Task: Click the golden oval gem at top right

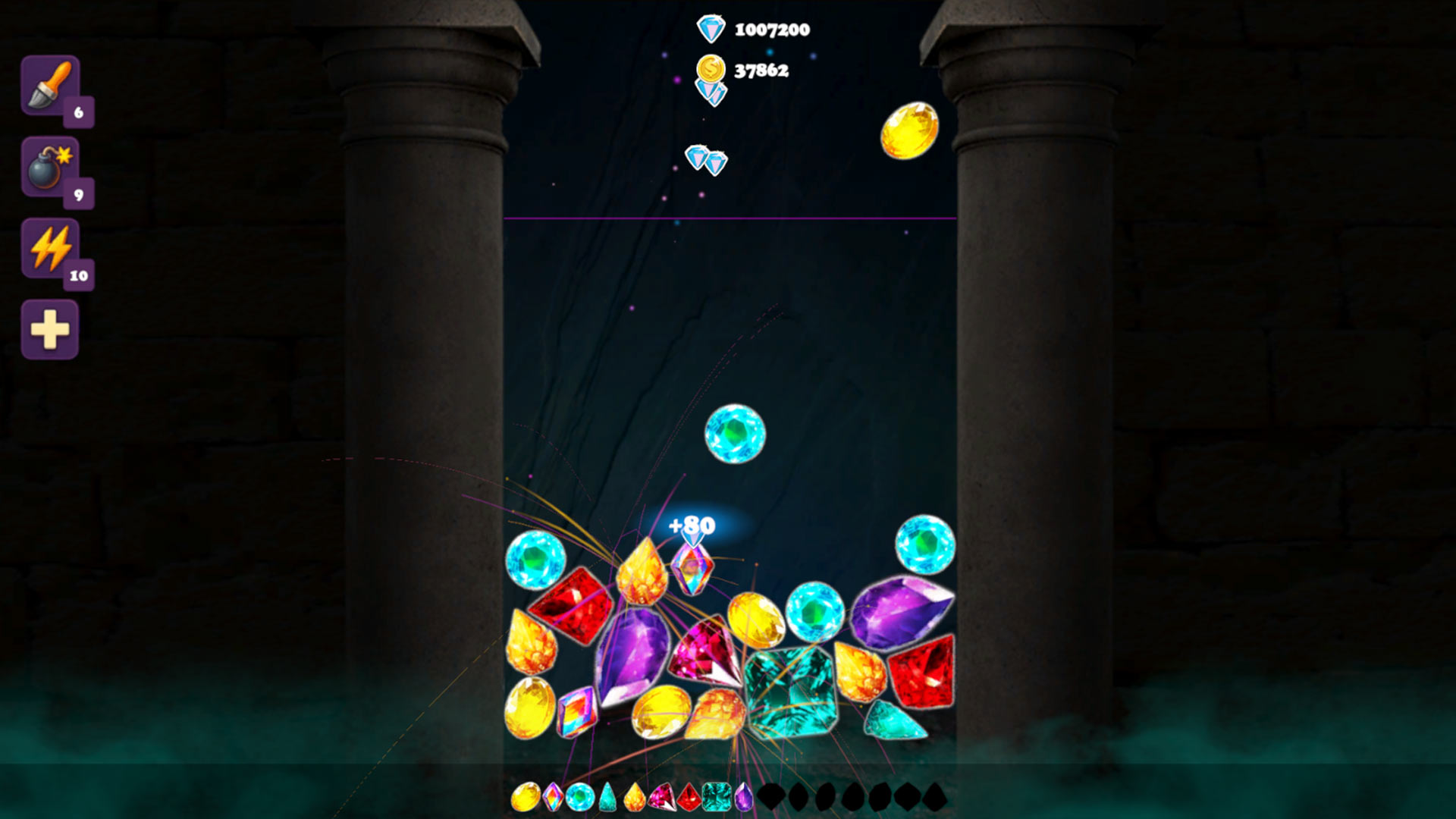Action: [x=910, y=129]
